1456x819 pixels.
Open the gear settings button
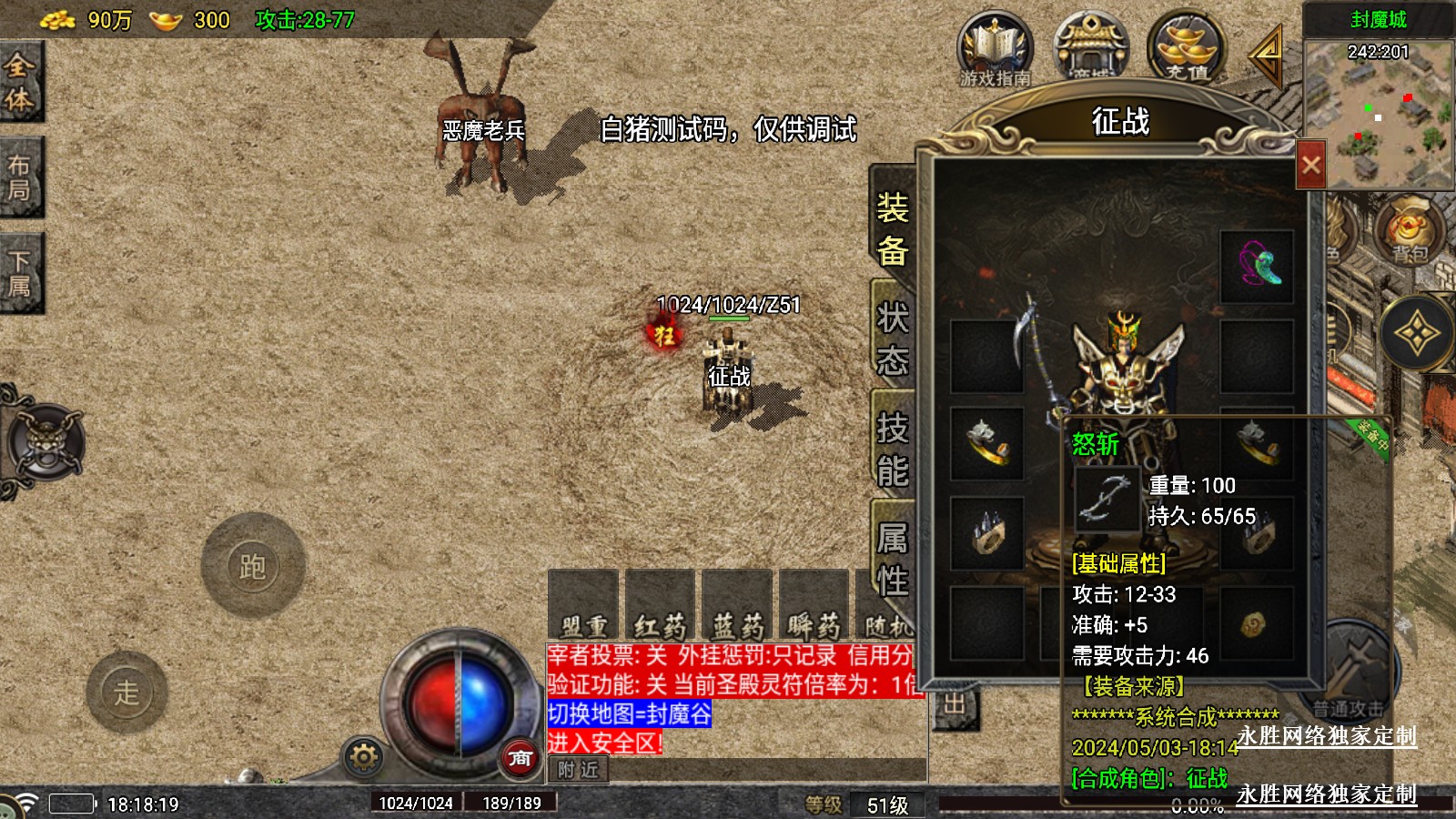(x=363, y=757)
